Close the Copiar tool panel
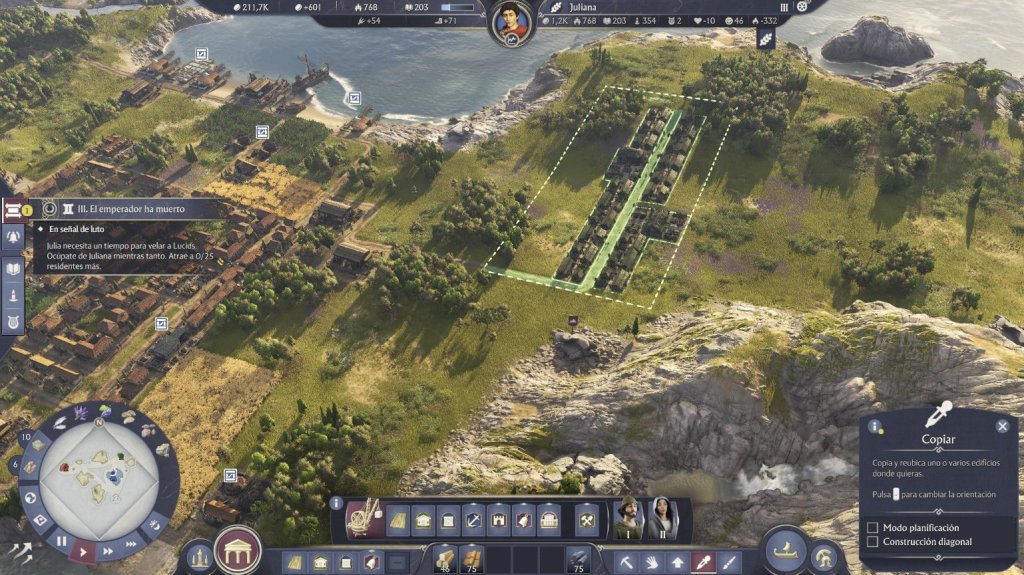 tap(1002, 426)
